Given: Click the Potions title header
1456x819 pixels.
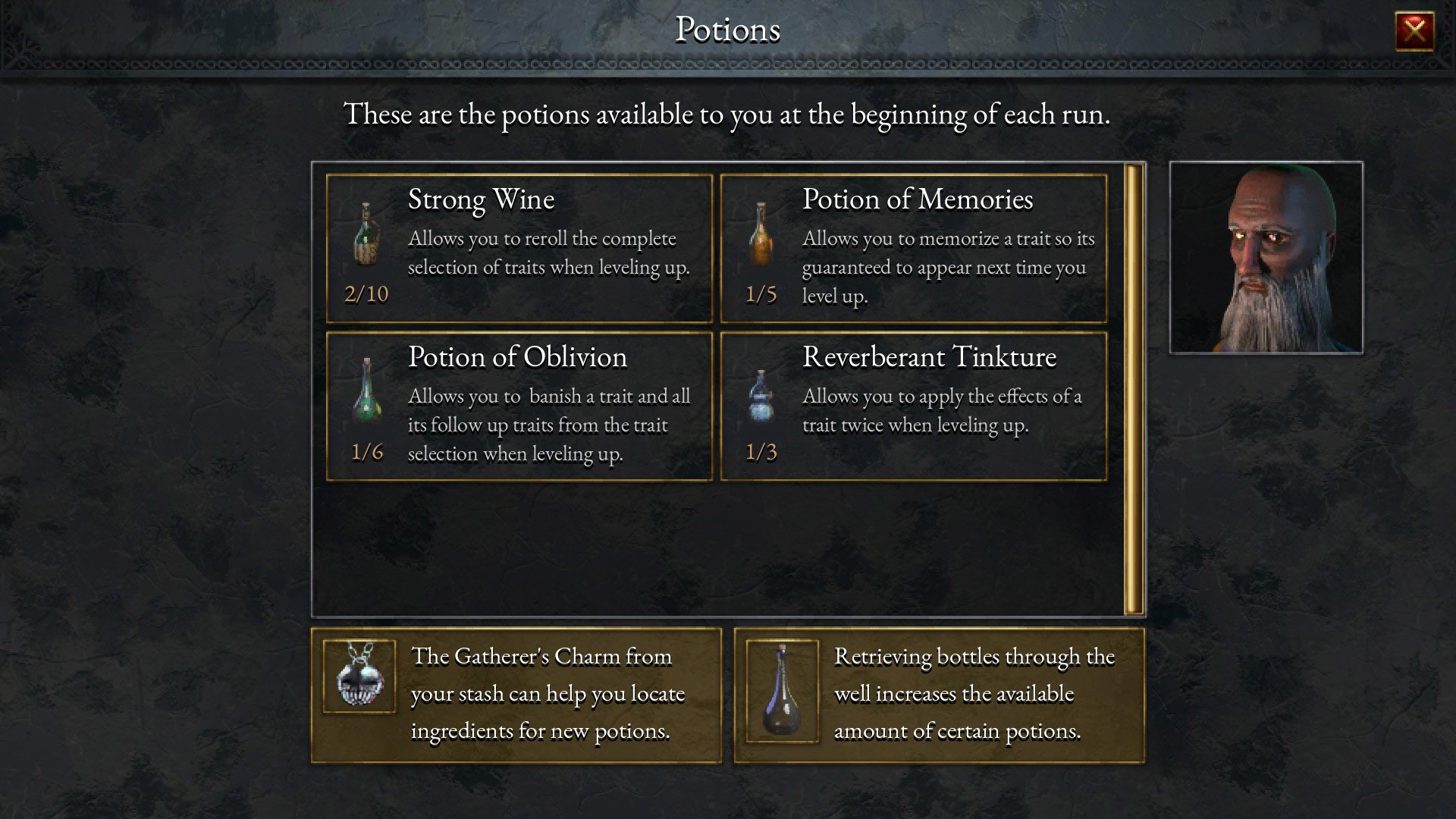Looking at the screenshot, I should (727, 30).
